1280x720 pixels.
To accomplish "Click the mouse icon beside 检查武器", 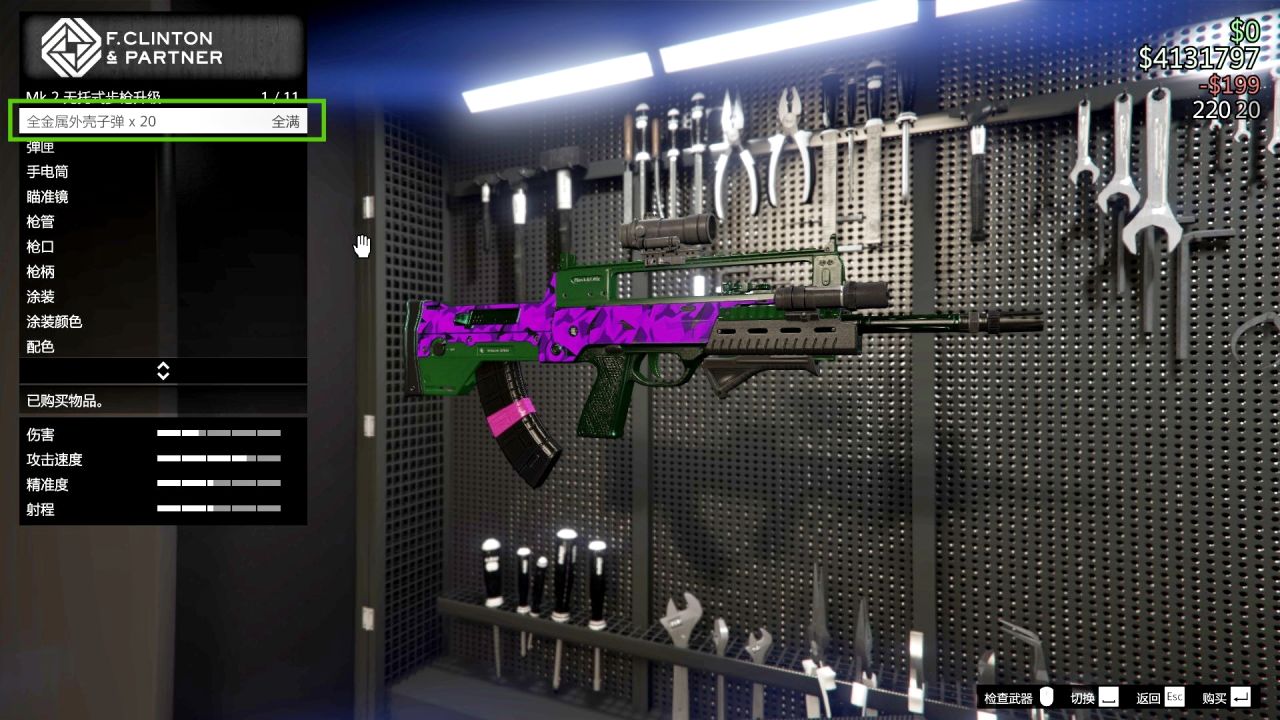I will pyautogui.click(x=1044, y=697).
